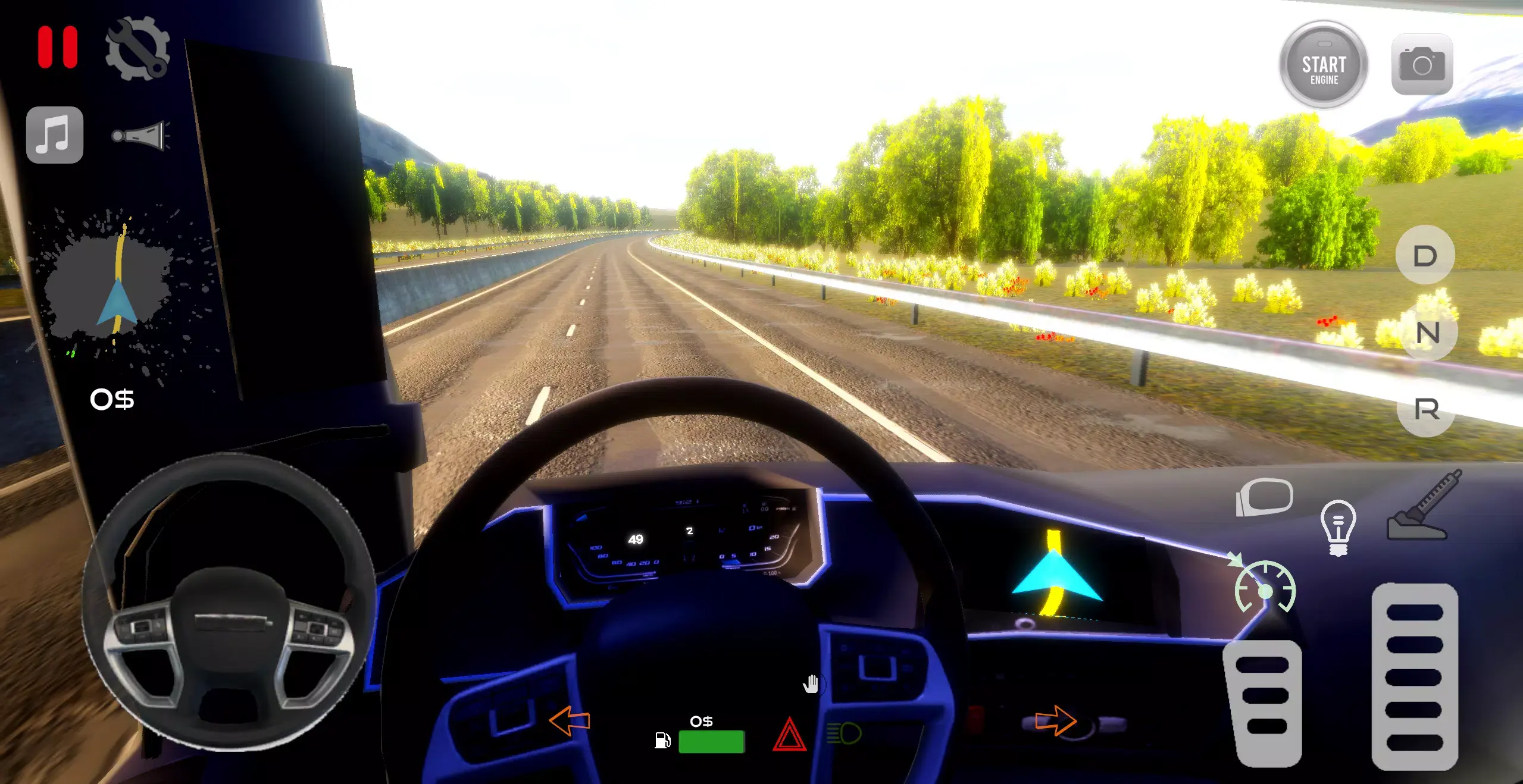Screen dimensions: 1523x784
Task: Pause the game with the red pause button
Action: click(x=58, y=47)
